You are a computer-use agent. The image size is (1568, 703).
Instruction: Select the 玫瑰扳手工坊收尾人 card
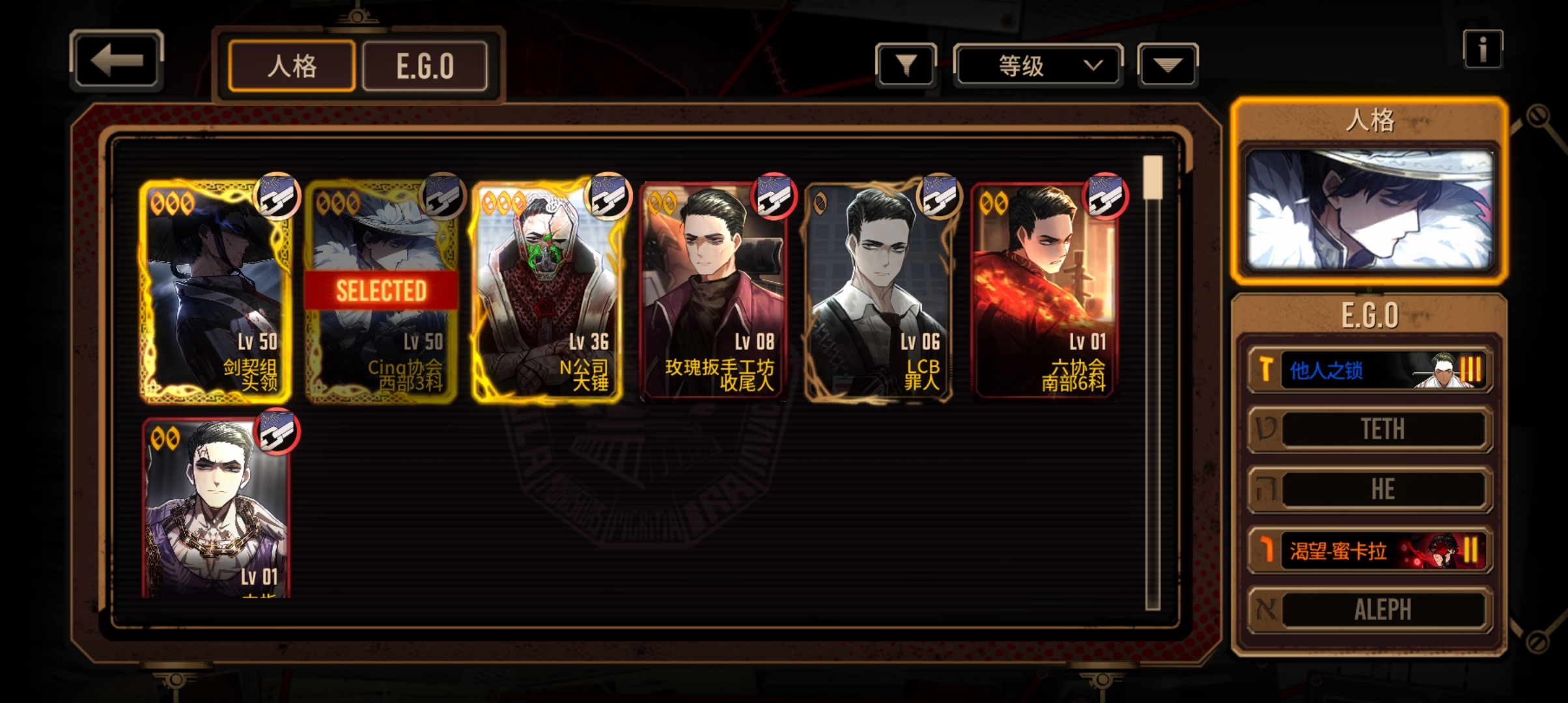713,291
